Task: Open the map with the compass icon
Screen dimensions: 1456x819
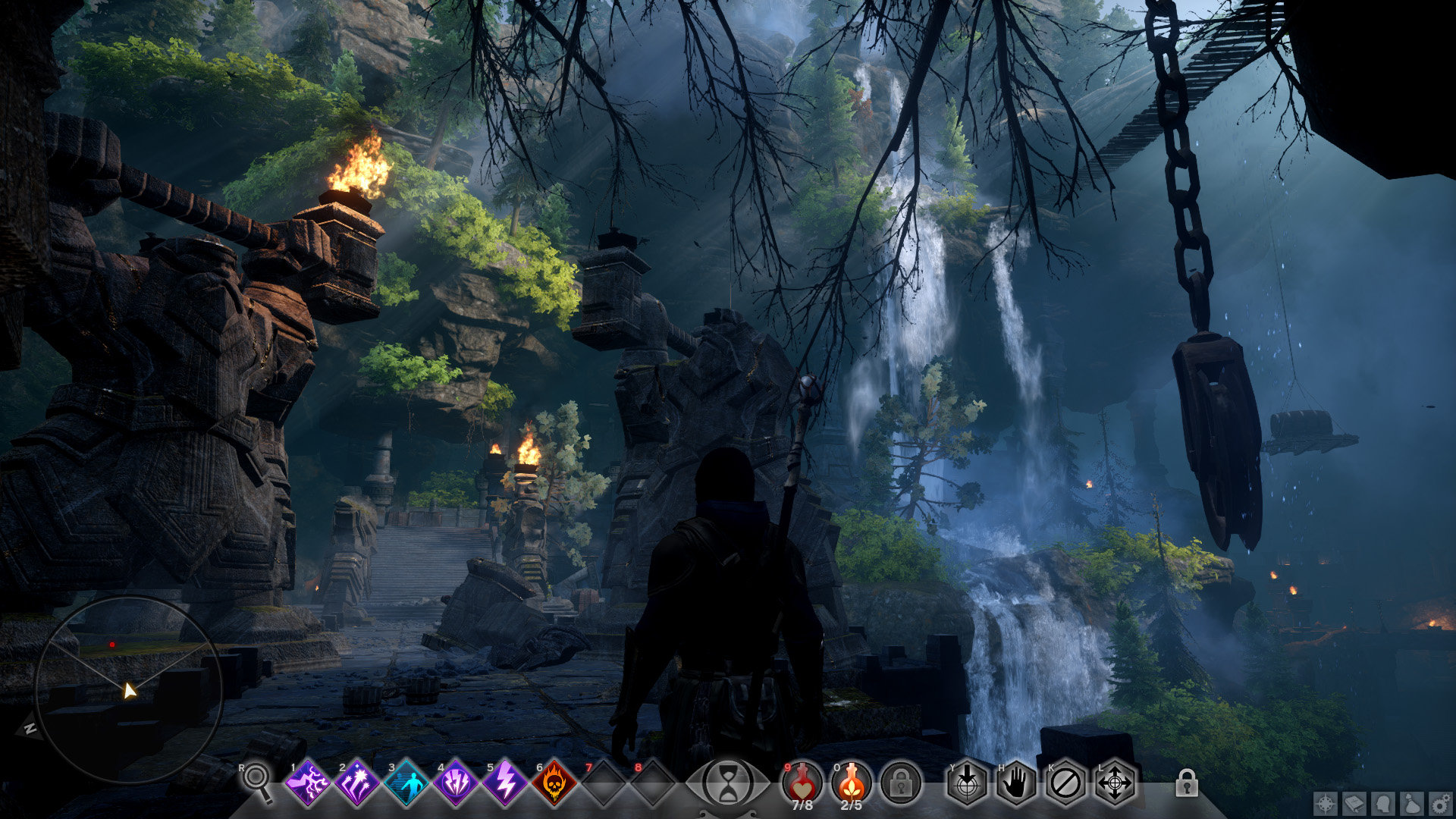Action: 1326,803
